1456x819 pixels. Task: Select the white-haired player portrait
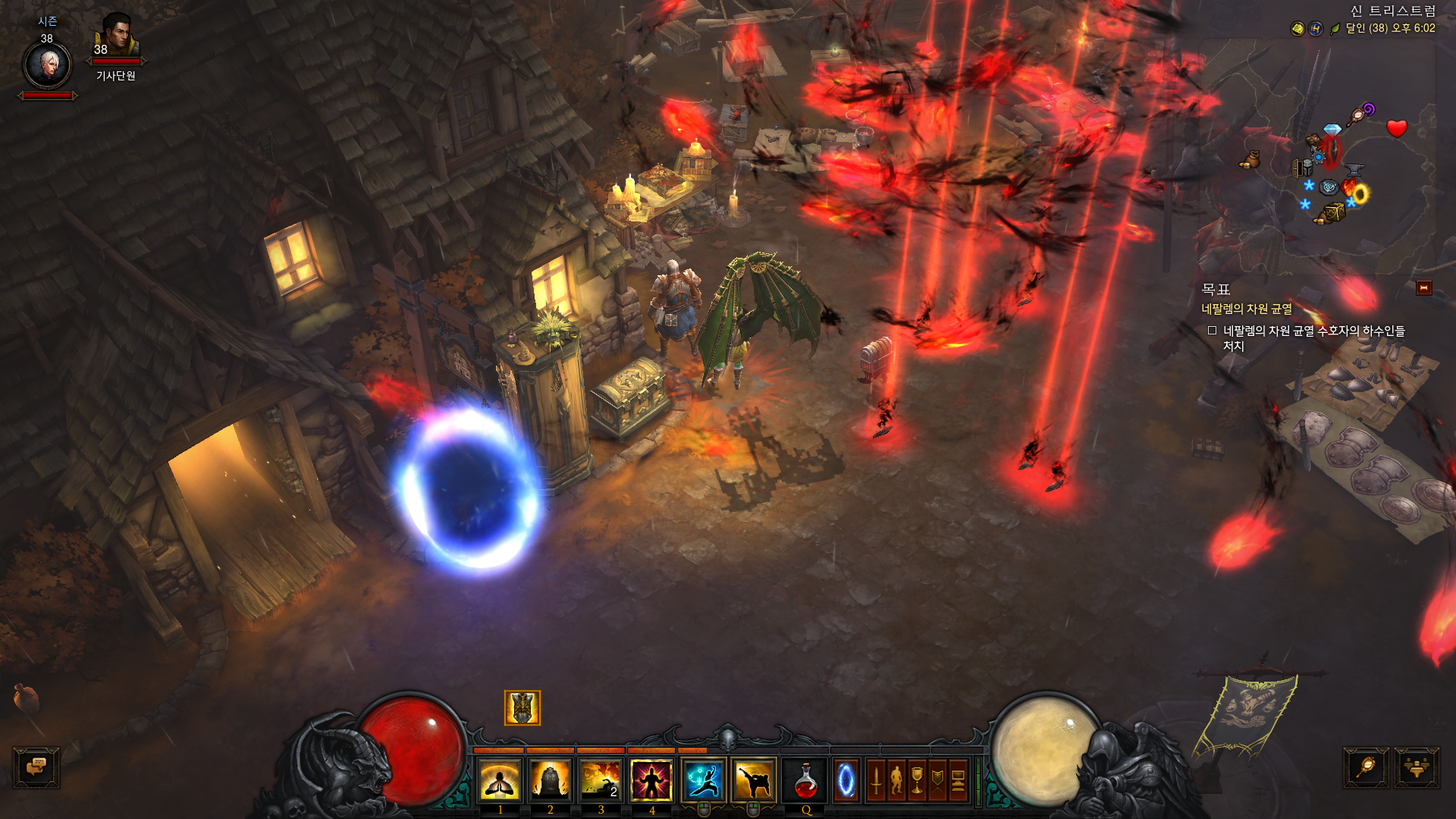[48, 66]
